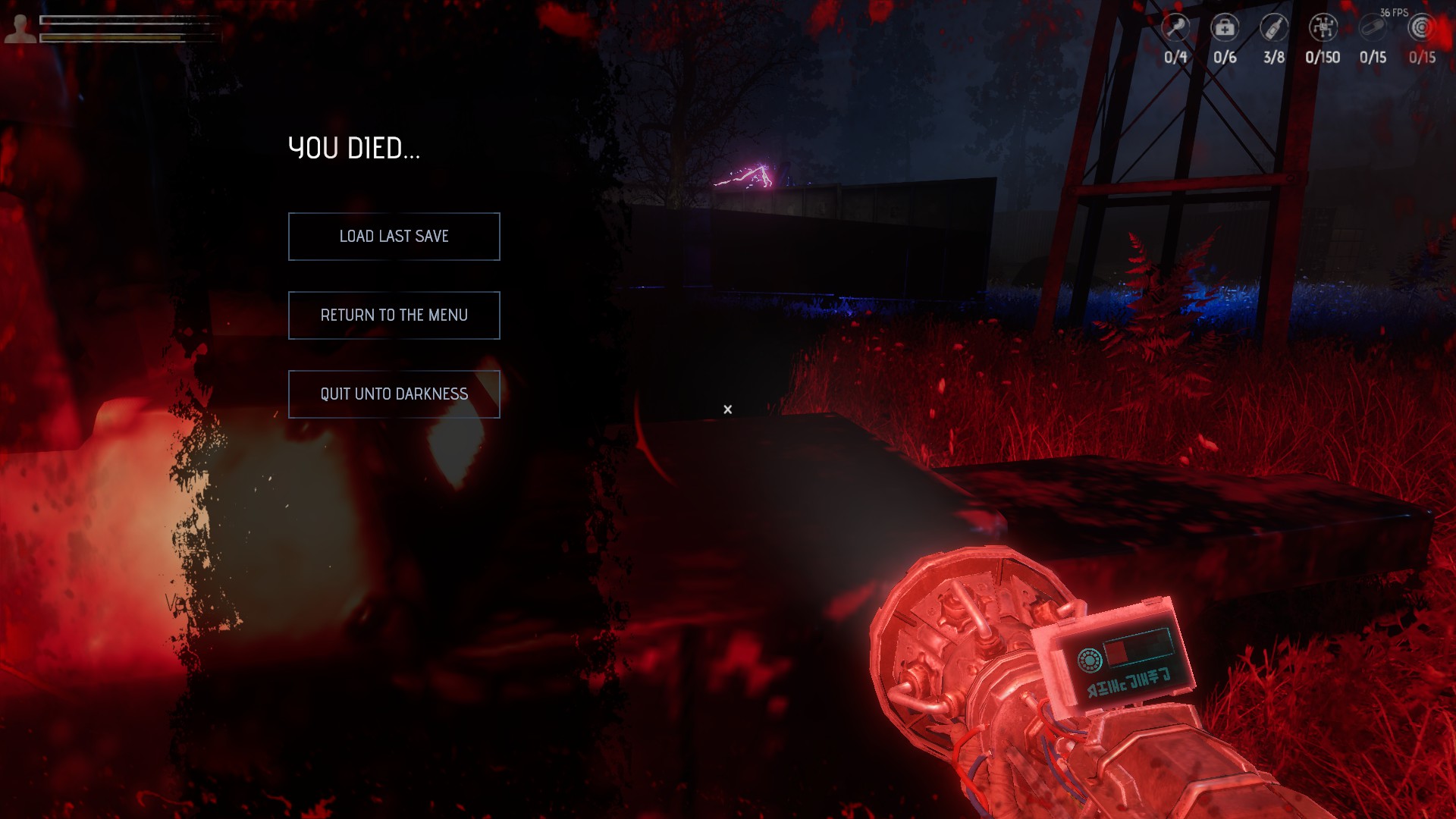
Task: Select the bottle item icon
Action: point(1274,28)
